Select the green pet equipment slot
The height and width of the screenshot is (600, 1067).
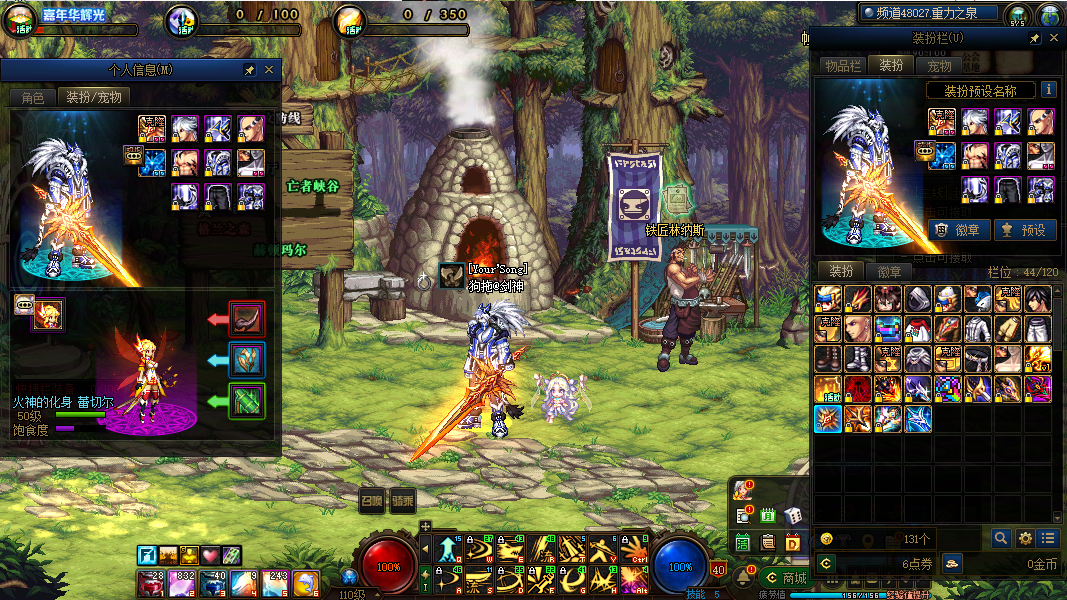(247, 401)
